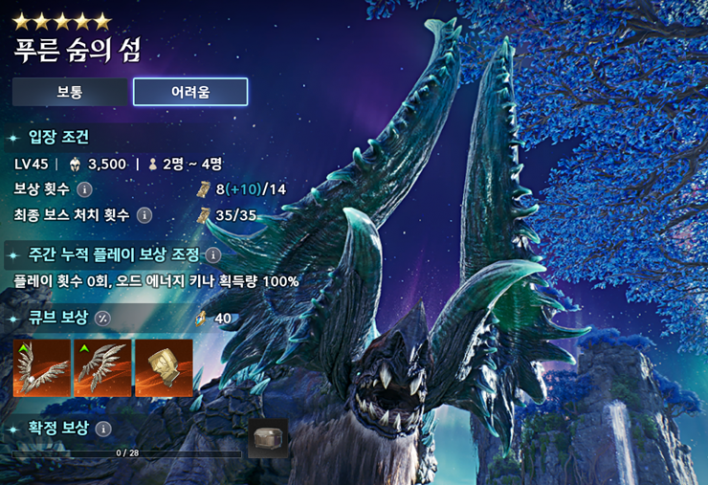View info on 주간 누적 플레이 보상 조정
Image resolution: width=708 pixels, height=485 pixels.
pos(213,255)
